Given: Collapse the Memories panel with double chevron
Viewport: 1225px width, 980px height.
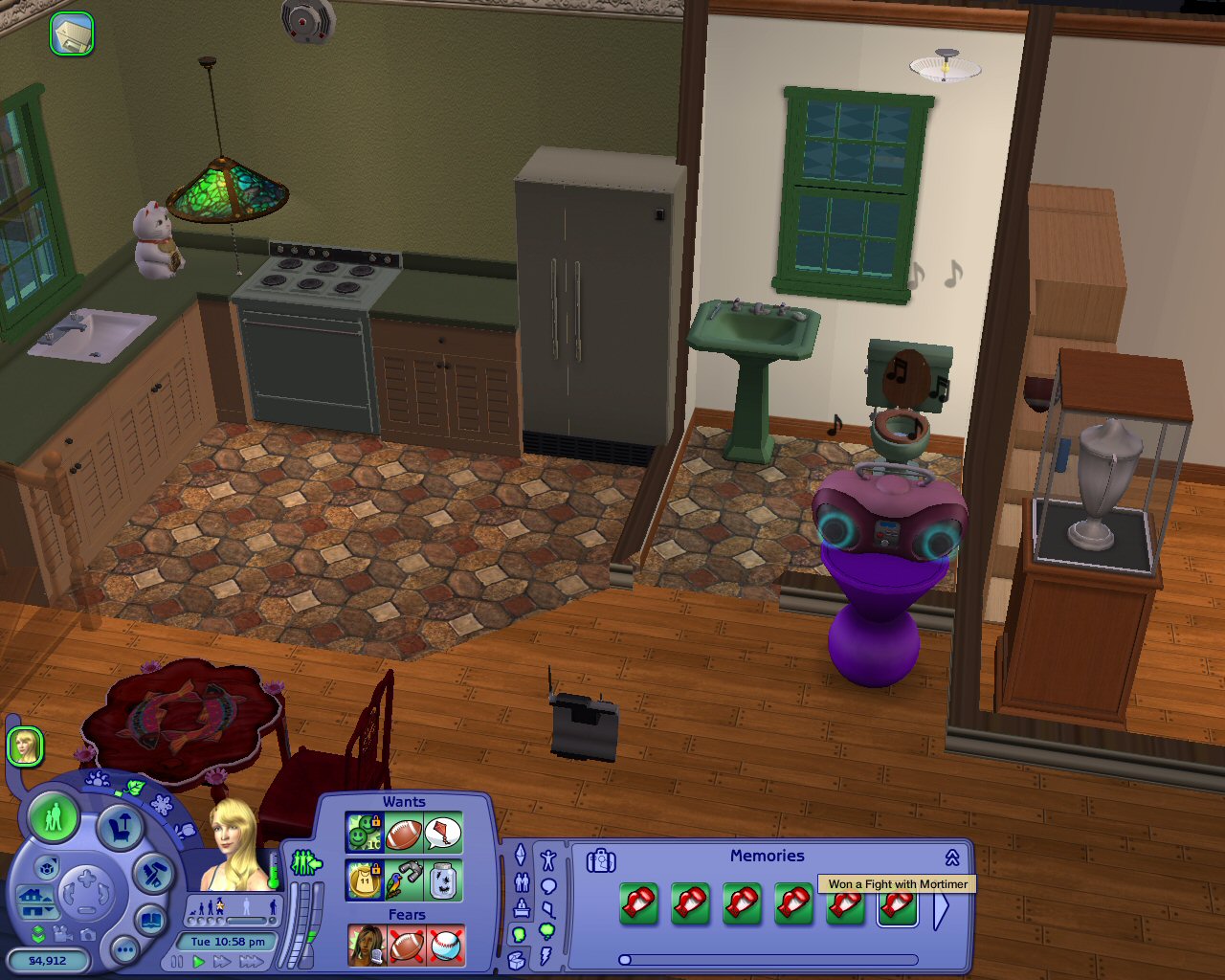Looking at the screenshot, I should pyautogui.click(x=952, y=857).
